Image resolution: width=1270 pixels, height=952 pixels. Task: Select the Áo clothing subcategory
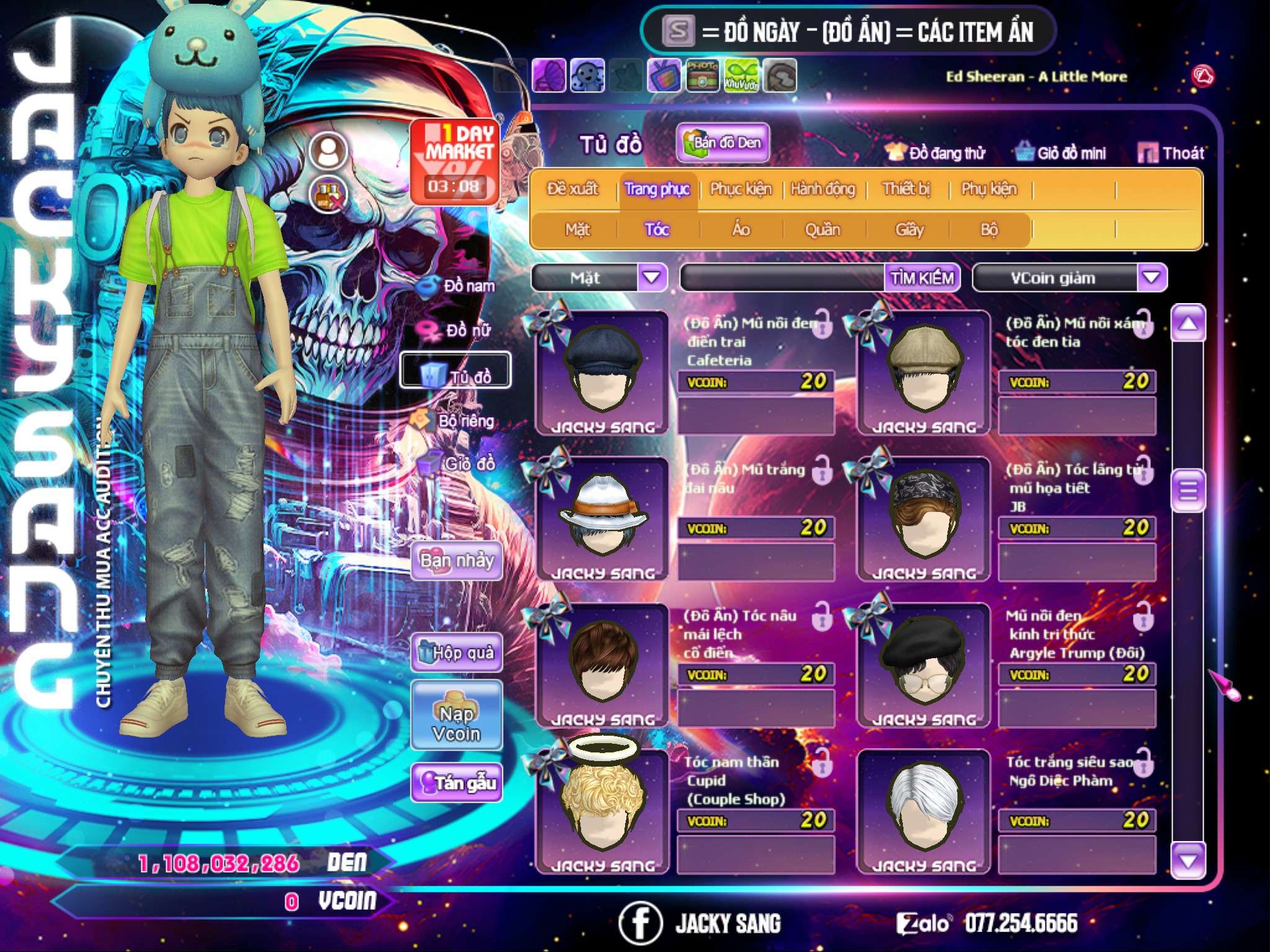click(741, 230)
